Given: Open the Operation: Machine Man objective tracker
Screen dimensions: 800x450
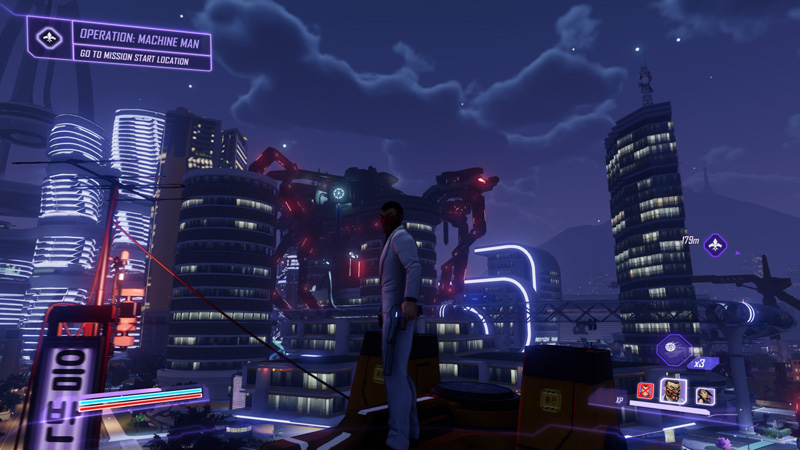Looking at the screenshot, I should 138,42.
